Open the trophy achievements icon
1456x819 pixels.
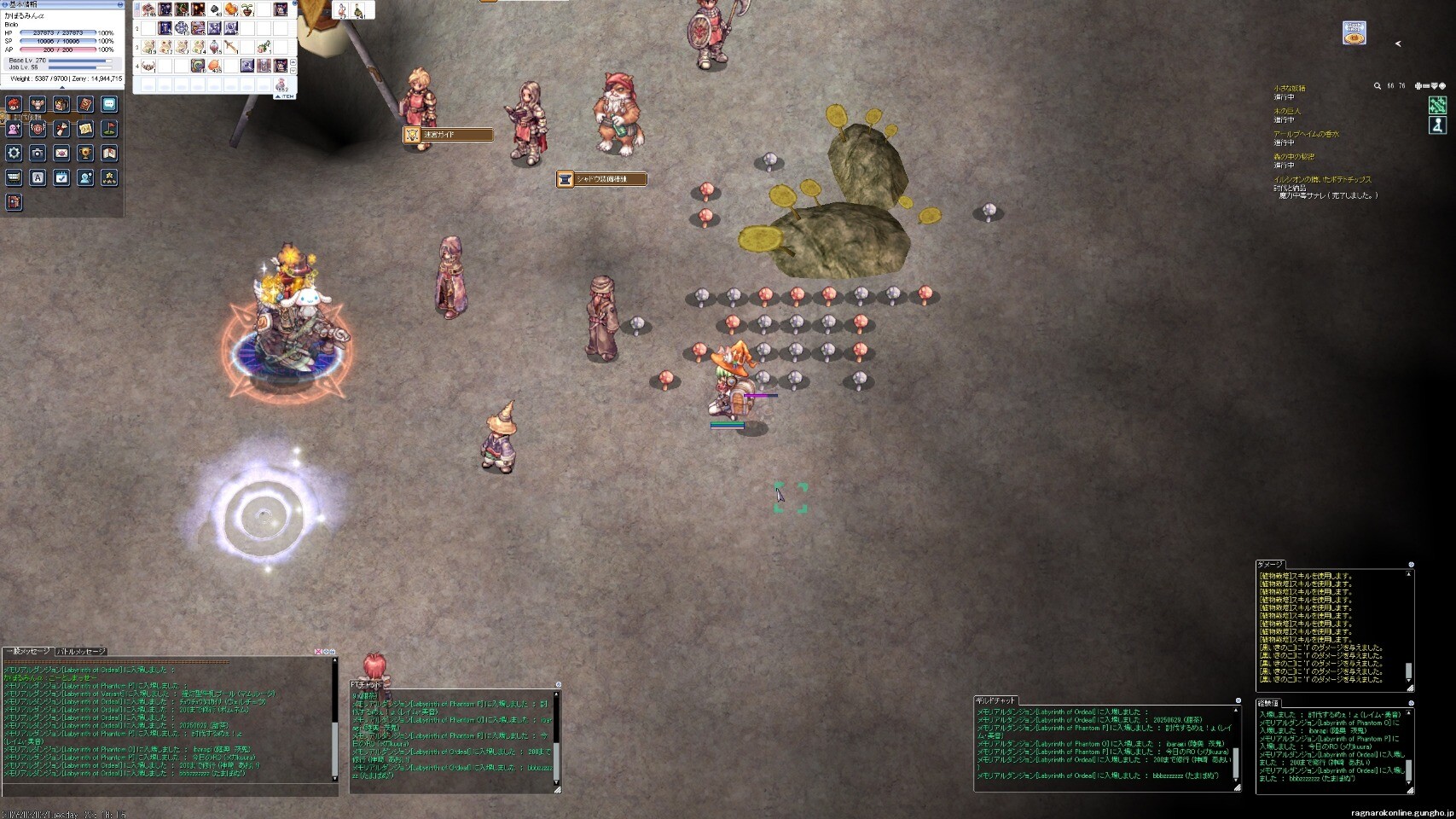(85, 154)
